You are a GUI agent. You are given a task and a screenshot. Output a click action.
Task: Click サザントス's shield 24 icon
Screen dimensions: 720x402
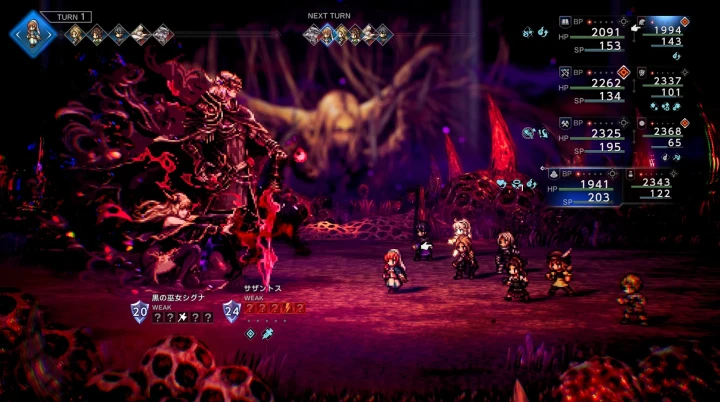click(x=232, y=312)
